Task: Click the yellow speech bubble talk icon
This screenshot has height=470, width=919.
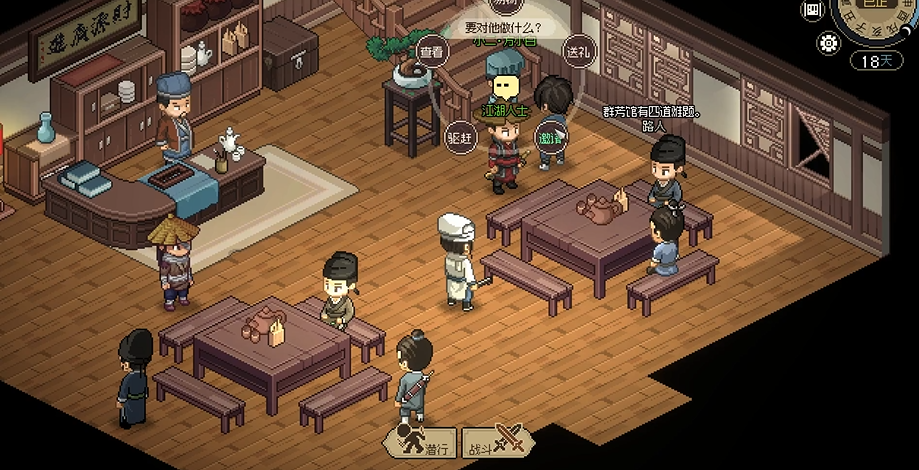Action: point(506,87)
